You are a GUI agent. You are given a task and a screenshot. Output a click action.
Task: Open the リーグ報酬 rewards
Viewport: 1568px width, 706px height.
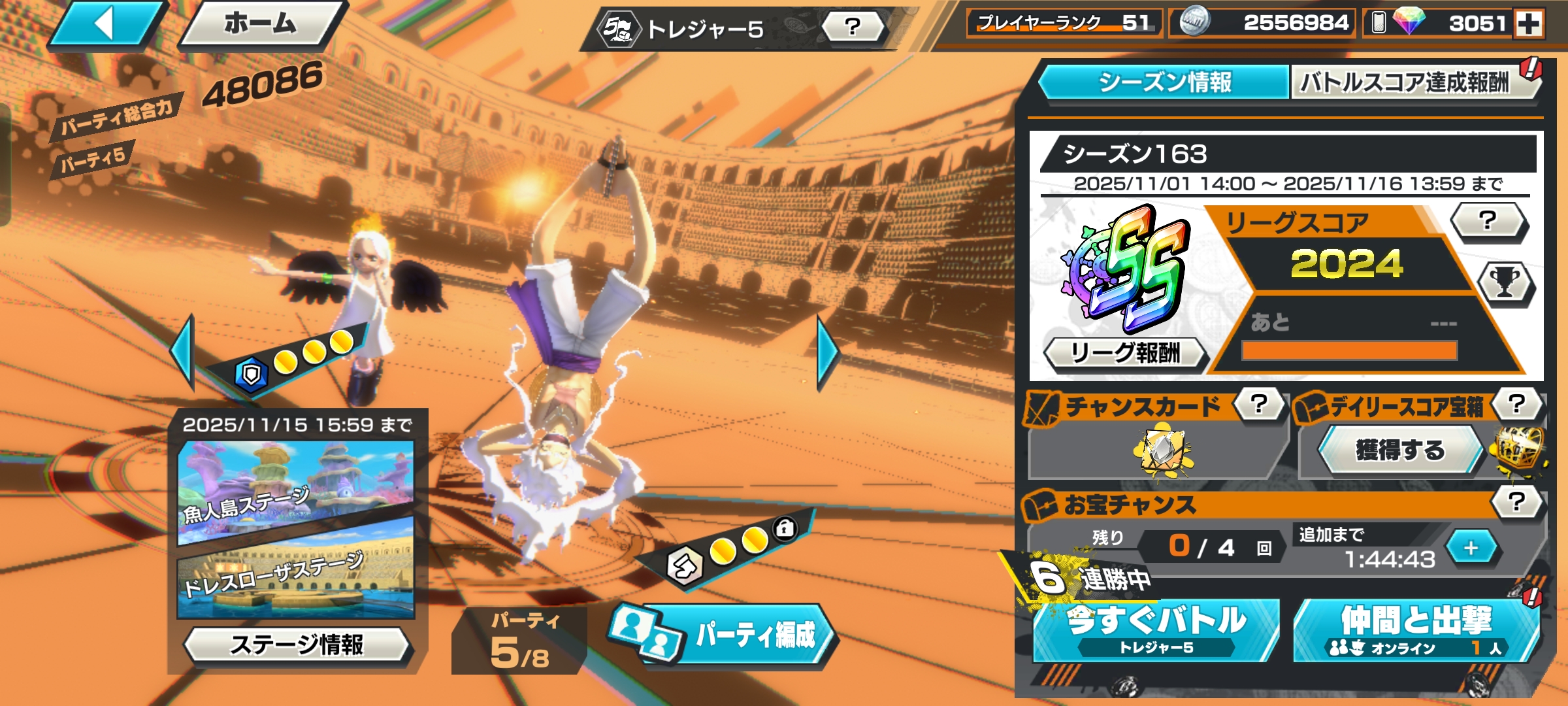pyautogui.click(x=1125, y=354)
